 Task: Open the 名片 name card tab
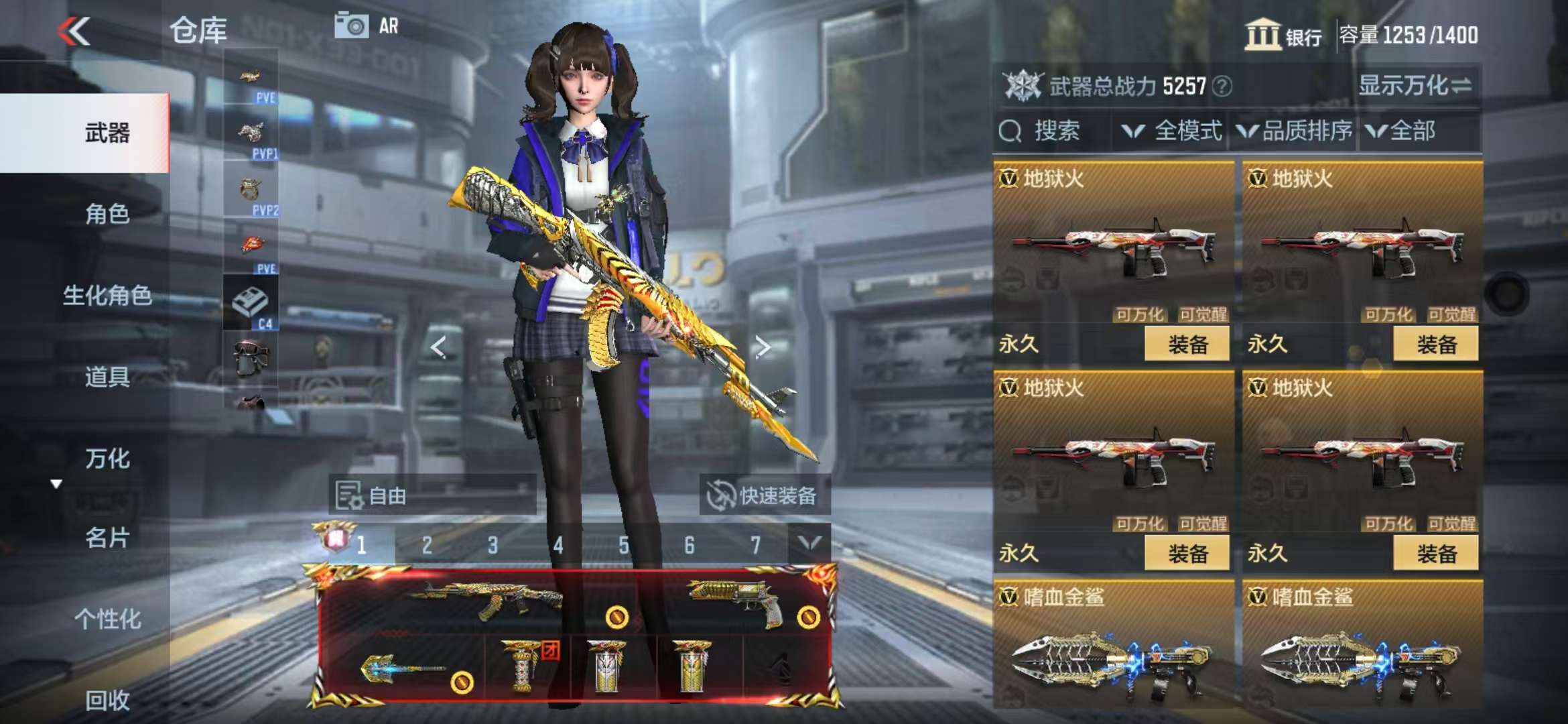click(x=107, y=538)
